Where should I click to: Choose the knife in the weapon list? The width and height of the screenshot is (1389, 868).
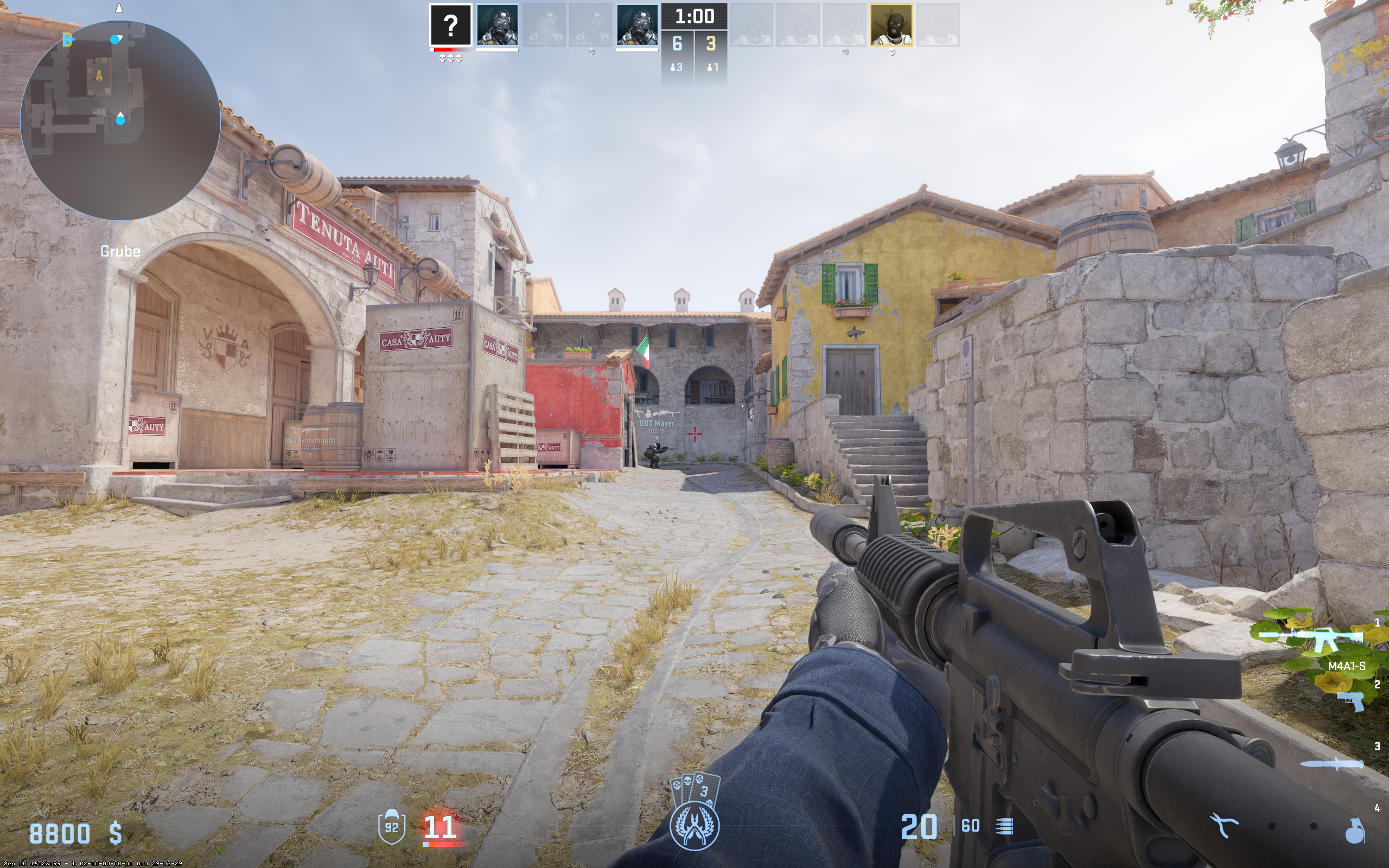[x=1331, y=763]
